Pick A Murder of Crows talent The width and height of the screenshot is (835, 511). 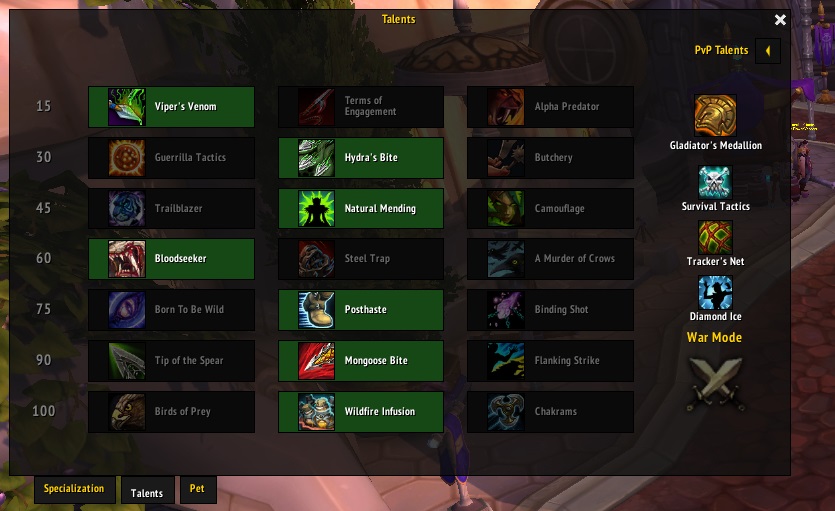[550, 259]
